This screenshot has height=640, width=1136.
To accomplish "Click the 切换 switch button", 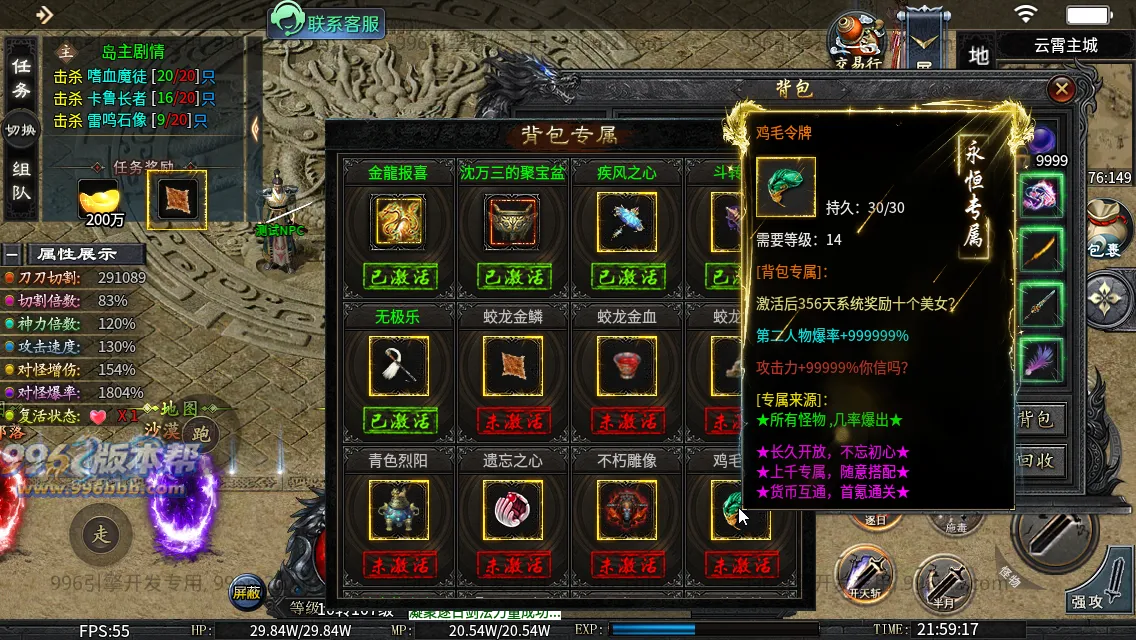I will pos(21,130).
